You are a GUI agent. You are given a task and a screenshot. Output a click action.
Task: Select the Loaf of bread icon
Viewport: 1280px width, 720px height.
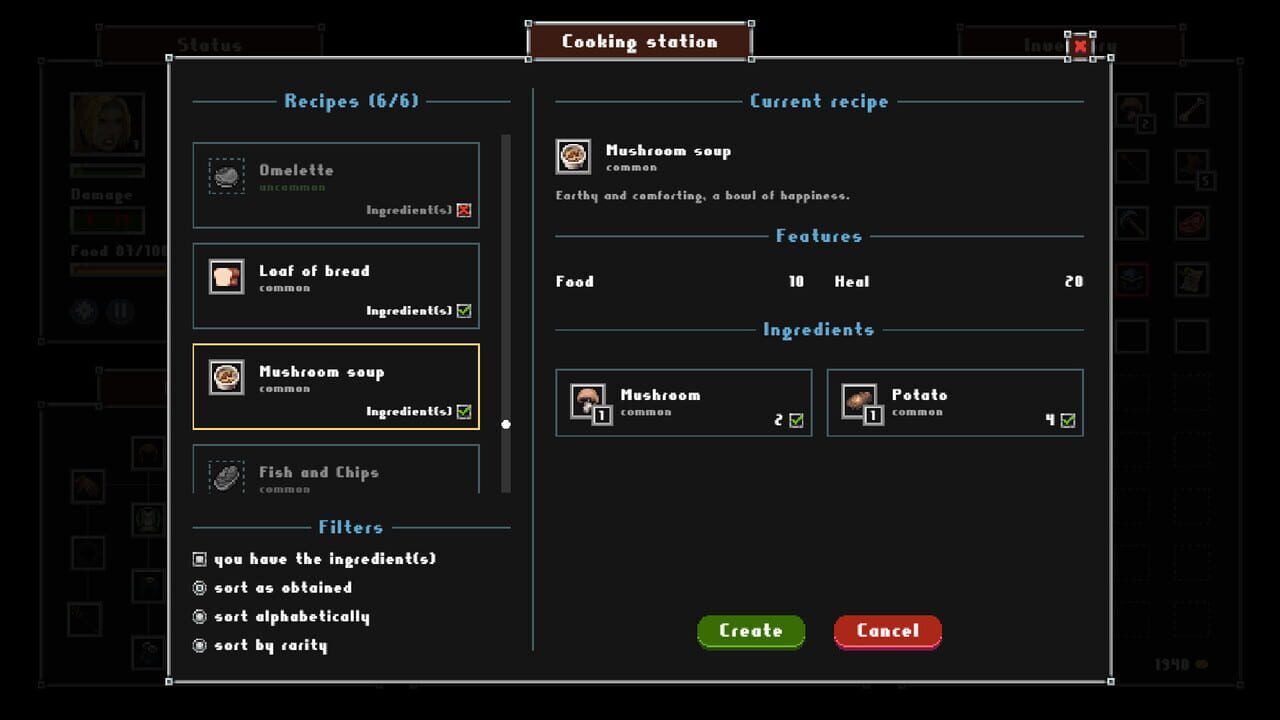[x=225, y=277]
